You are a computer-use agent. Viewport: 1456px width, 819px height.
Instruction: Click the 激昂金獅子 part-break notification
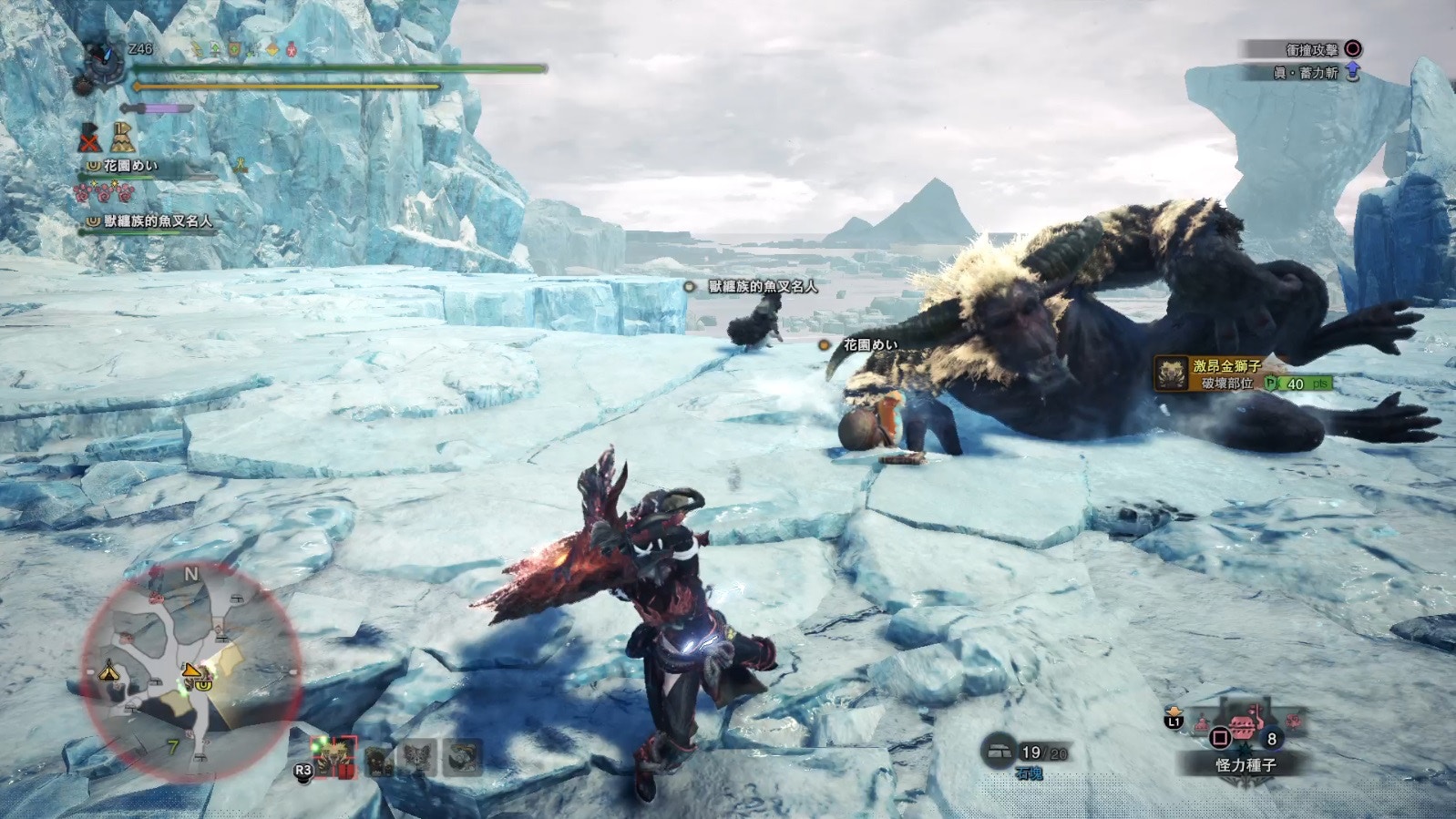pos(1244,374)
